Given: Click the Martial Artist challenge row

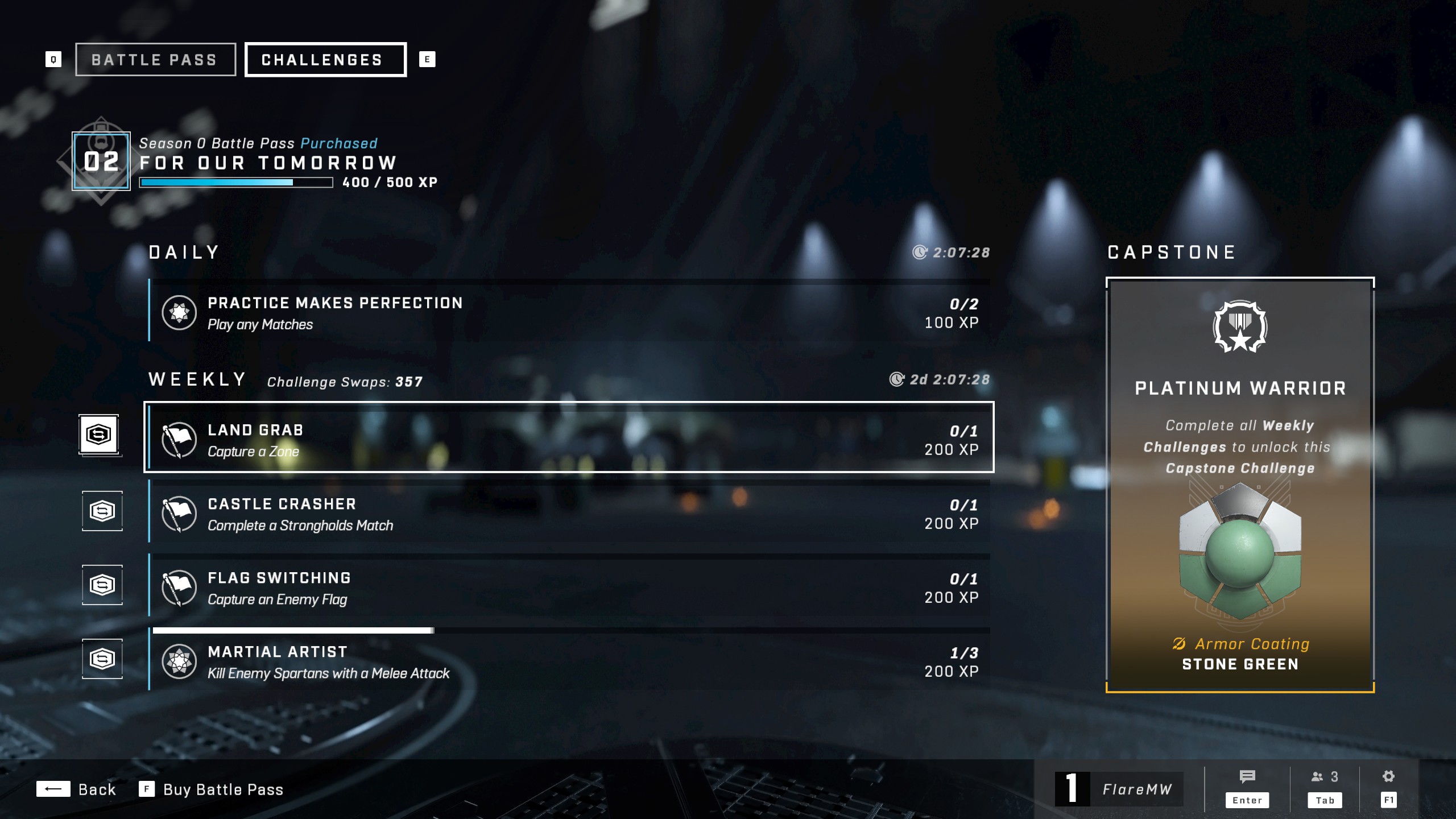Looking at the screenshot, I should click(x=569, y=661).
